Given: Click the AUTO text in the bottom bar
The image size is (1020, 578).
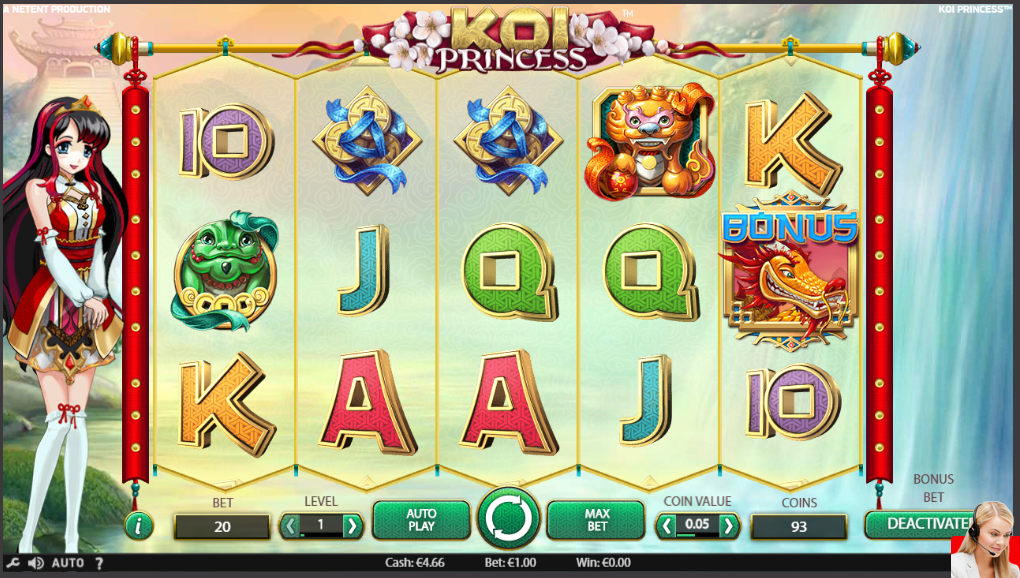Looking at the screenshot, I should pos(67,563).
